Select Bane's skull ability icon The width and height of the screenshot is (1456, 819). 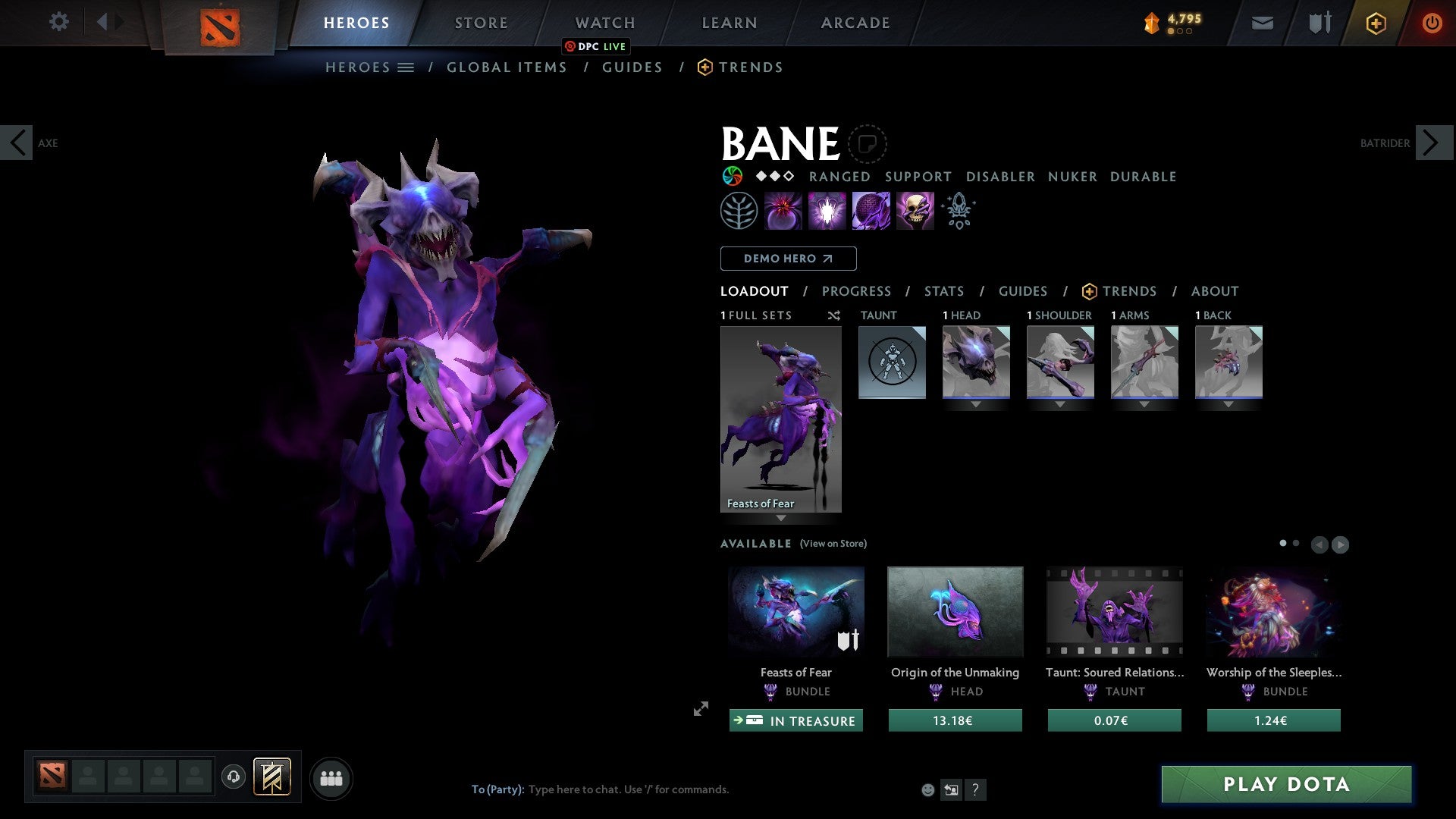[915, 210]
